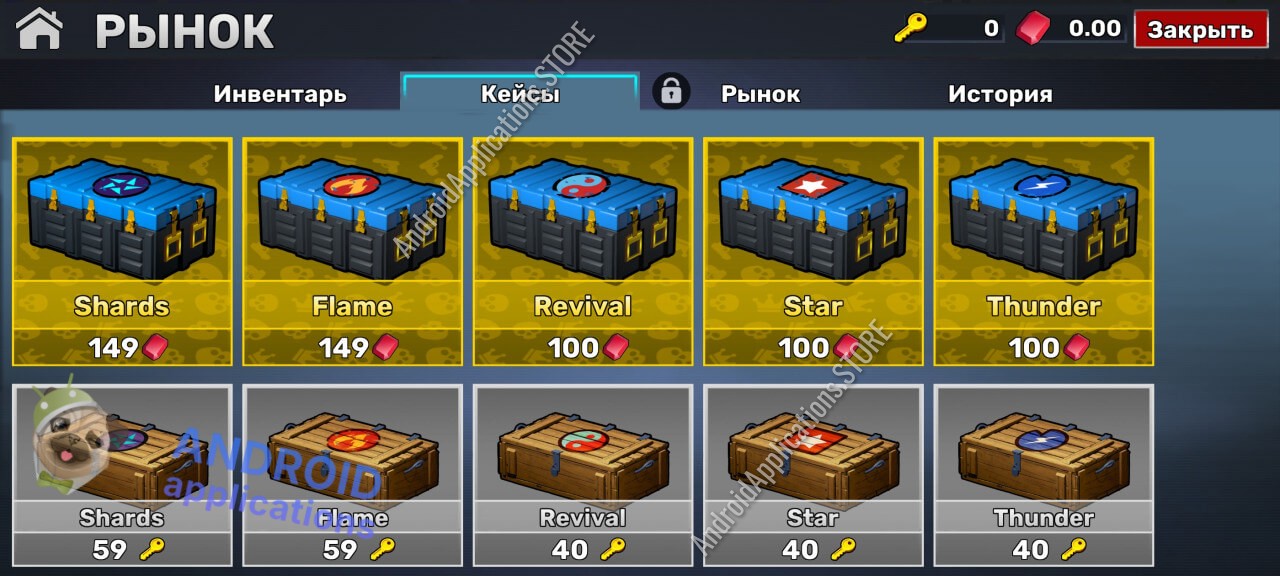Pick the wooden Star crate for 40 keys
The width and height of the screenshot is (1280, 576).
point(813,475)
